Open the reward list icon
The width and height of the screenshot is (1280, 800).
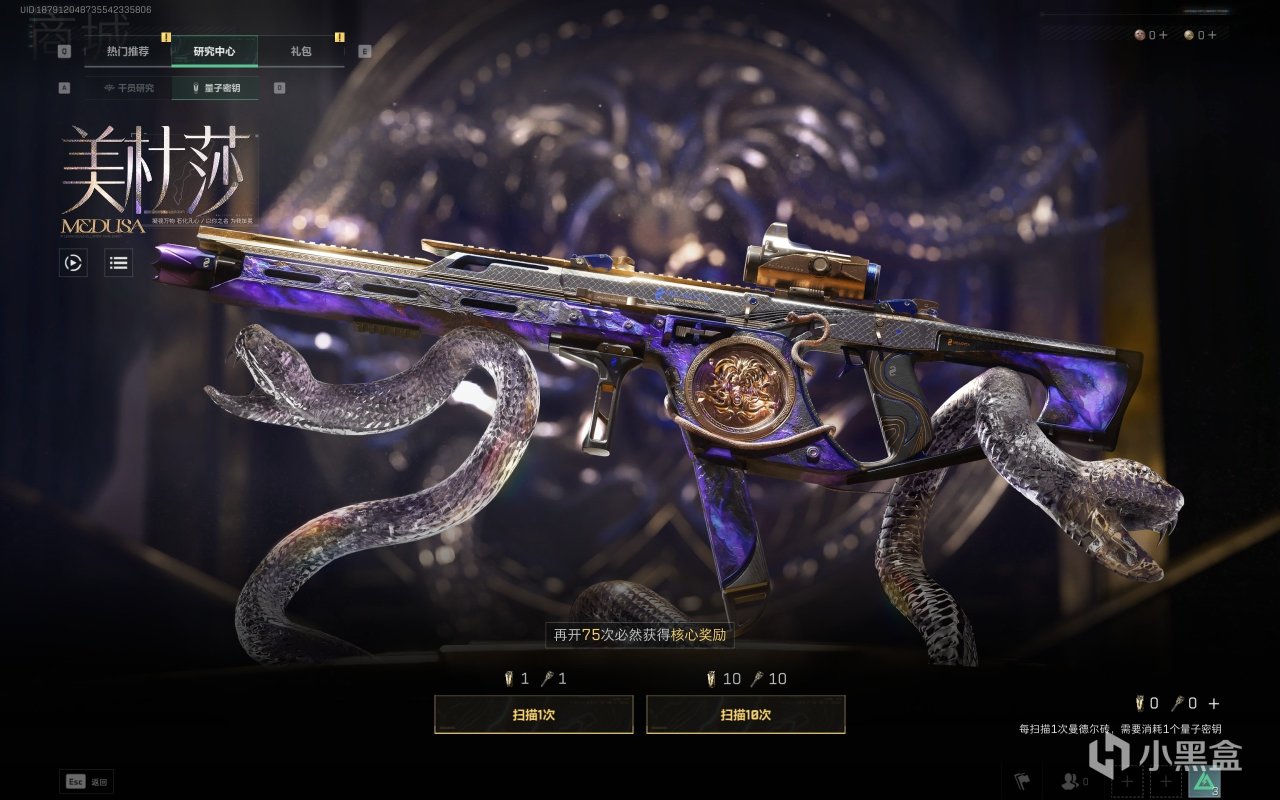pos(119,263)
